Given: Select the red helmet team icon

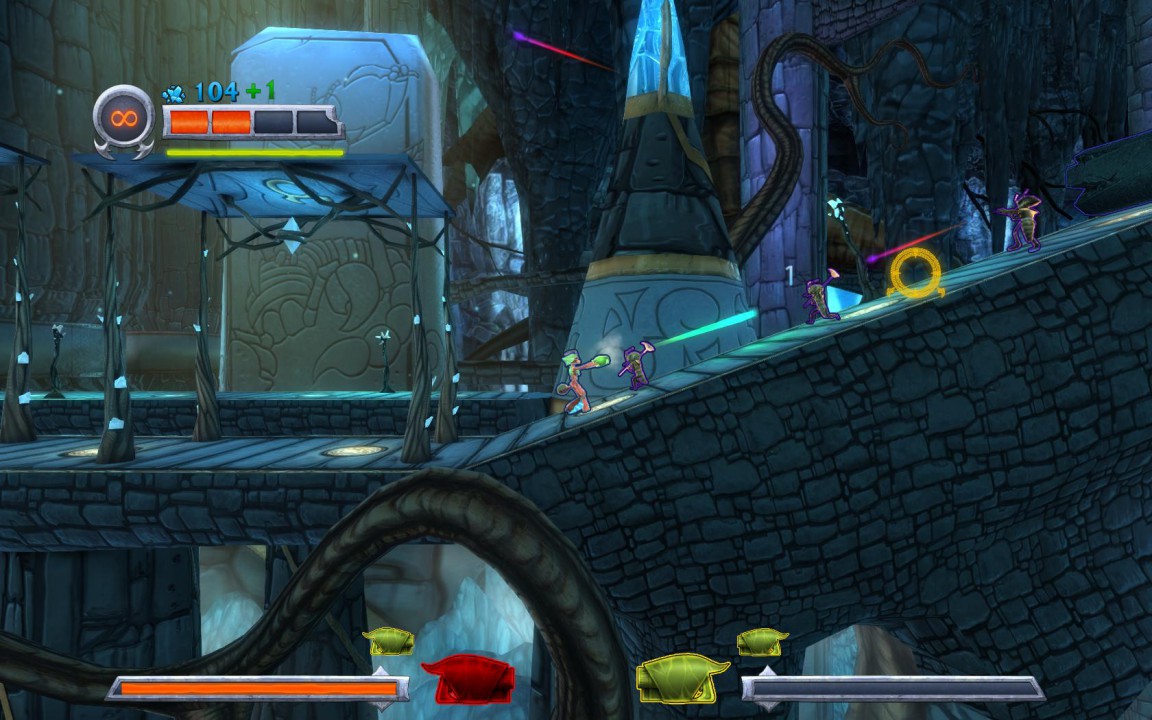Looking at the screenshot, I should pyautogui.click(x=467, y=681).
